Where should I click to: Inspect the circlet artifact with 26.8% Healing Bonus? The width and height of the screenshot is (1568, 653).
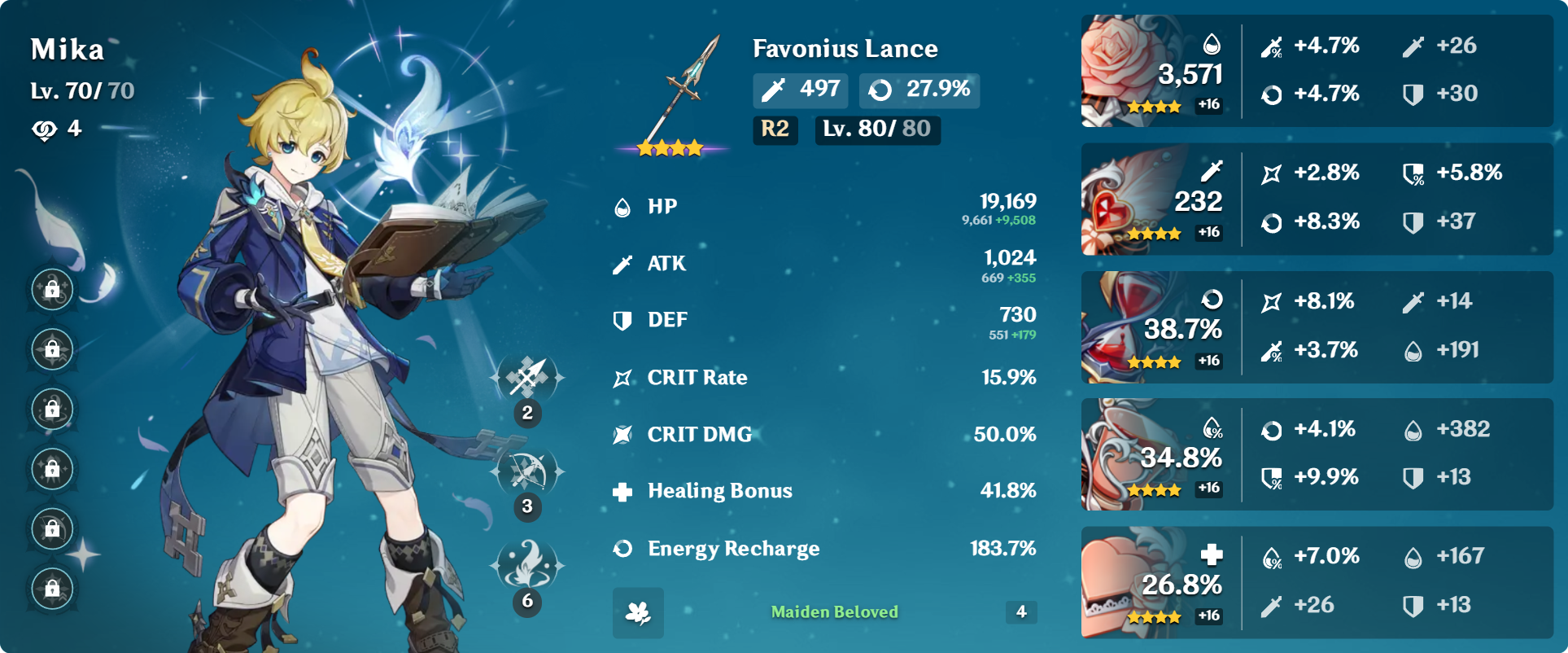(x=1123, y=582)
